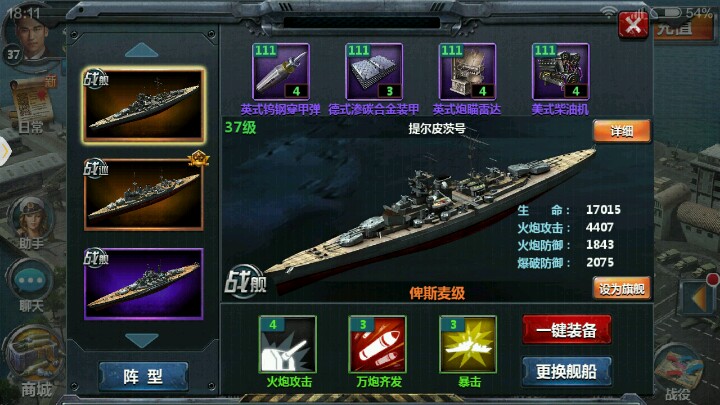Select the 德式渗碳合金装甲 armor slot
The width and height of the screenshot is (720, 405).
point(374,72)
